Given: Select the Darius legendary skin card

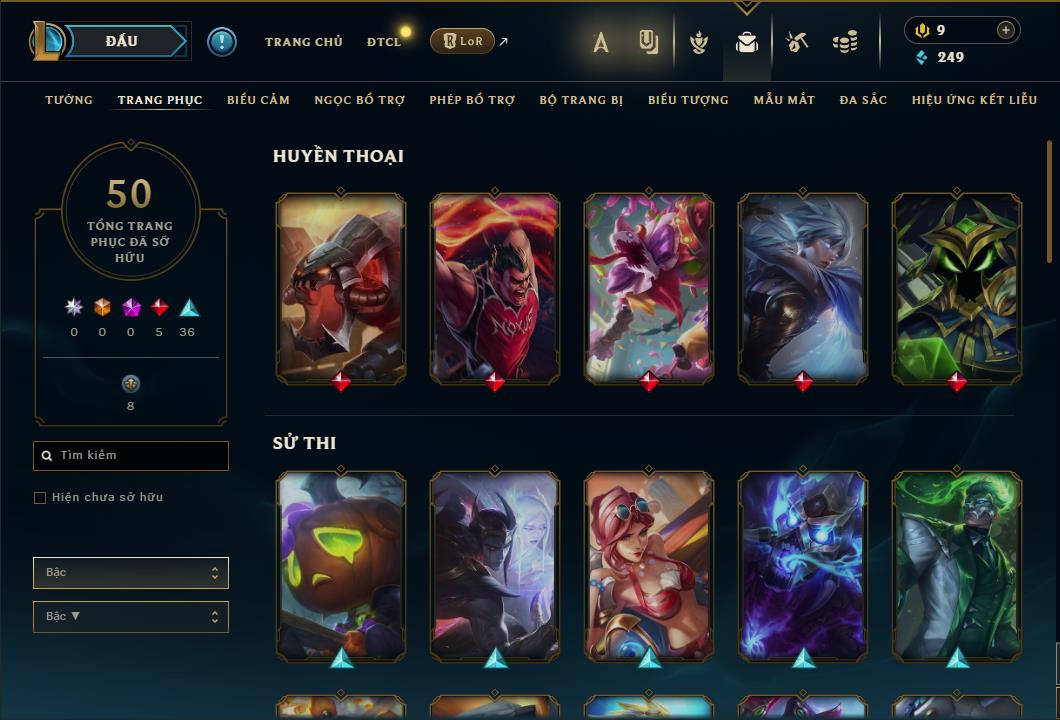Looking at the screenshot, I should point(495,288).
